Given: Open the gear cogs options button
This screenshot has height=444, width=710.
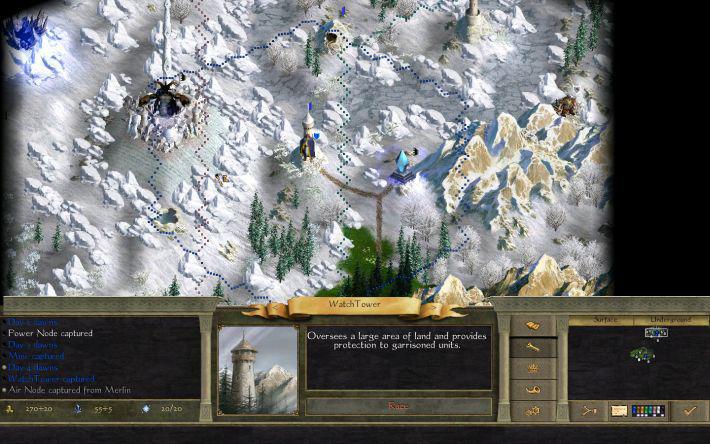Looking at the screenshot, I should click(x=533, y=410).
